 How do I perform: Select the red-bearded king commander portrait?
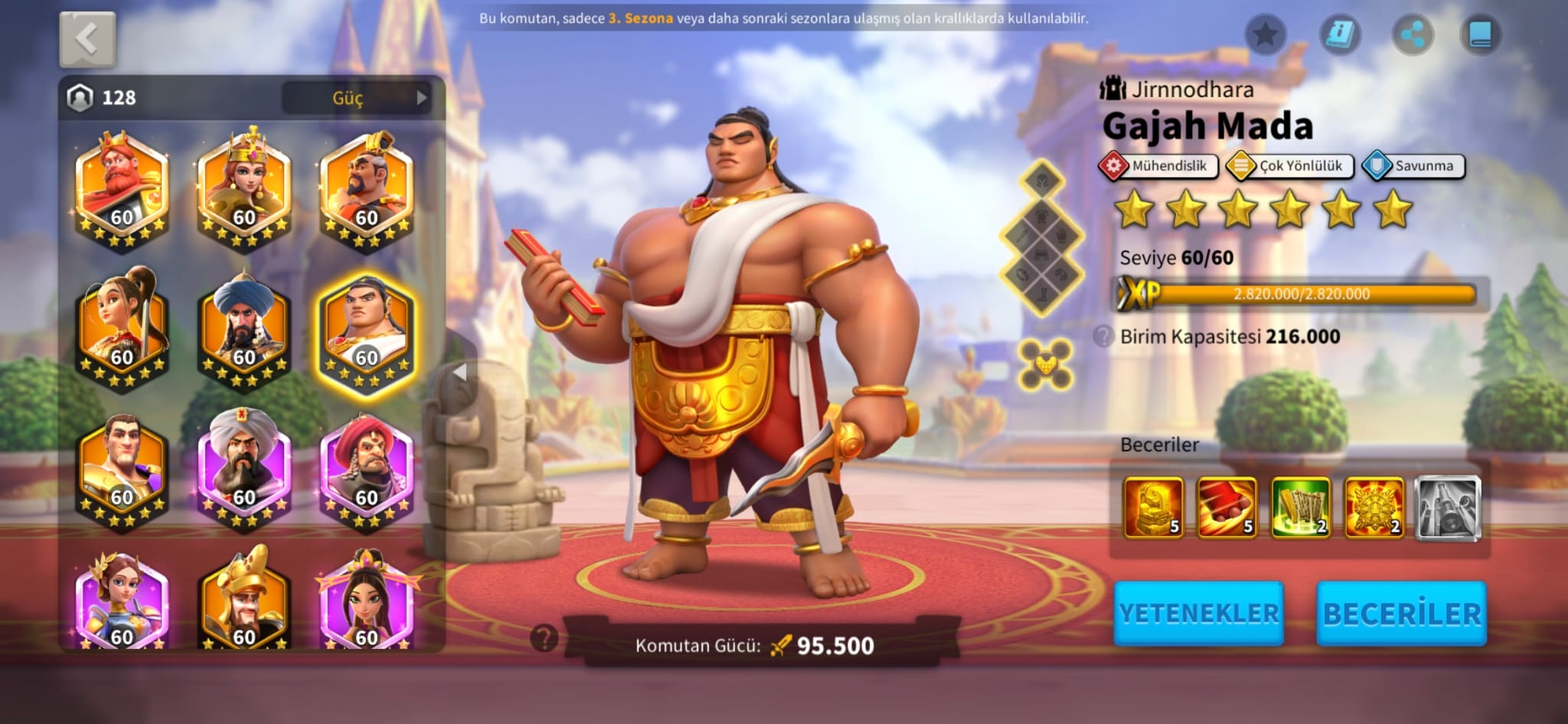(122, 188)
